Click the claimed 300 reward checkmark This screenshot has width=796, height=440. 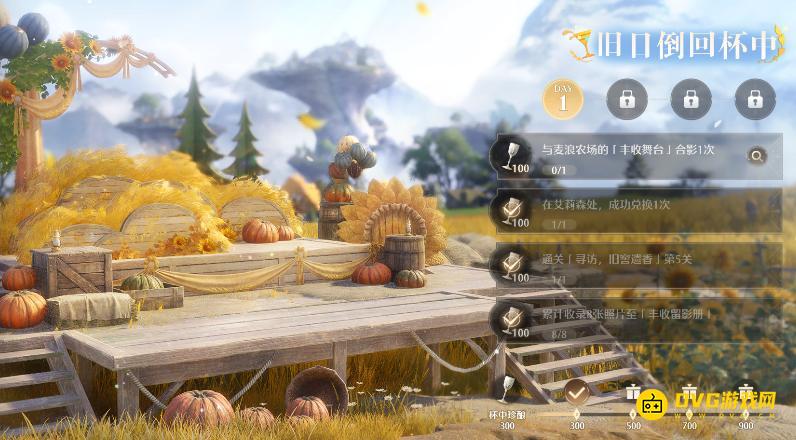(576, 391)
